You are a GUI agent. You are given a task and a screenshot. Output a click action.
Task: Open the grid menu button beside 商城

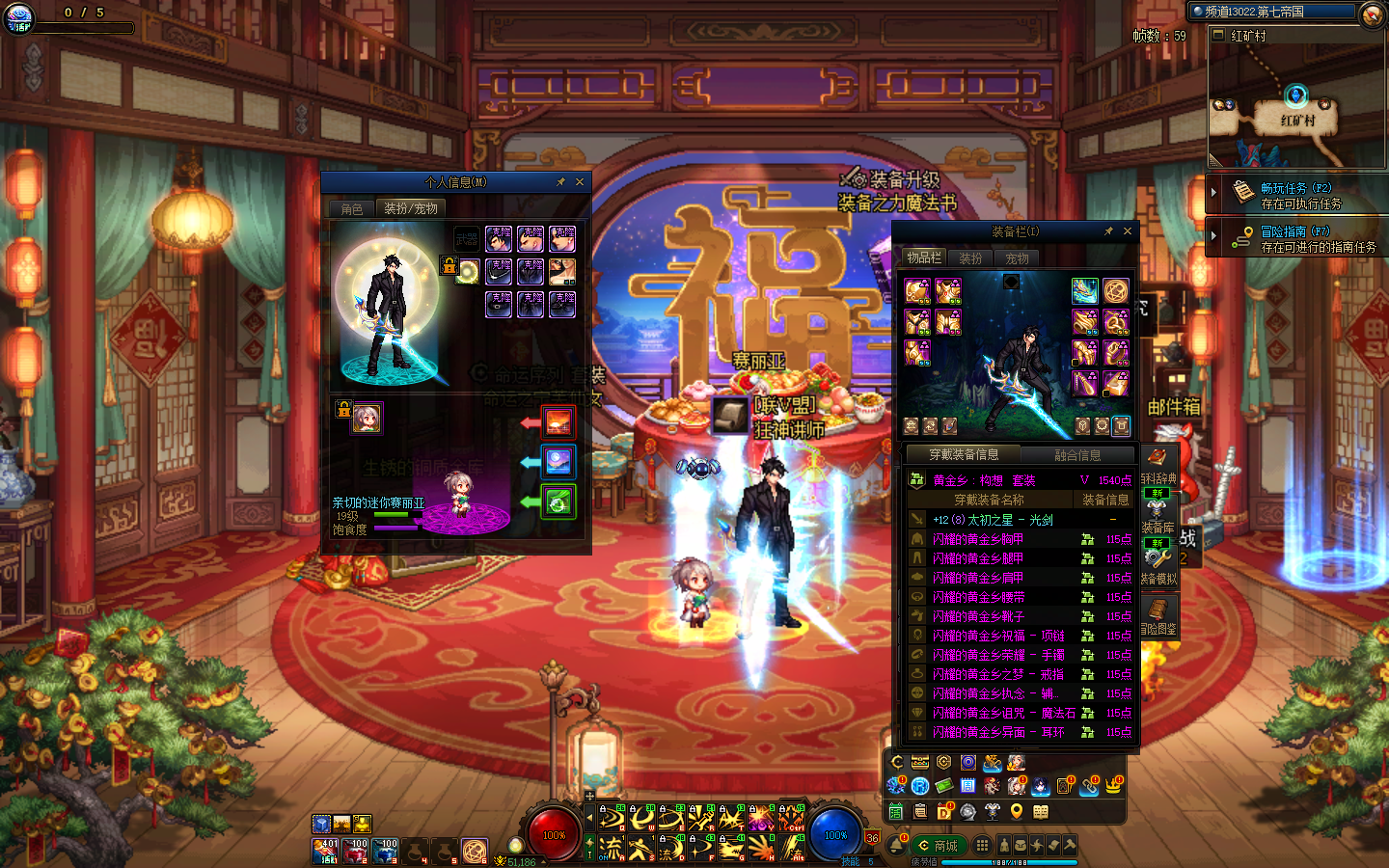(982, 846)
